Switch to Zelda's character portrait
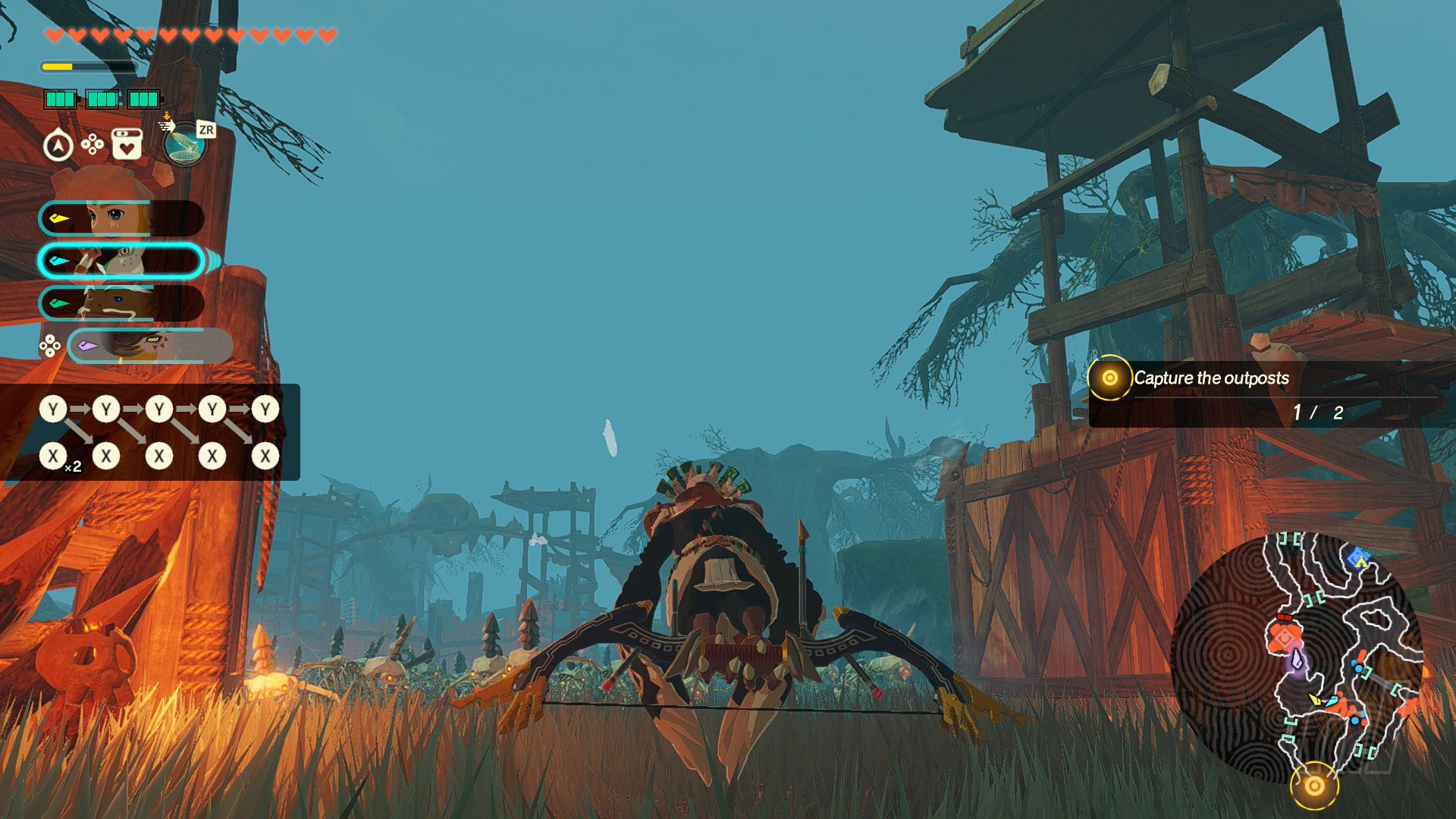This screenshot has height=819, width=1456. pos(121,219)
